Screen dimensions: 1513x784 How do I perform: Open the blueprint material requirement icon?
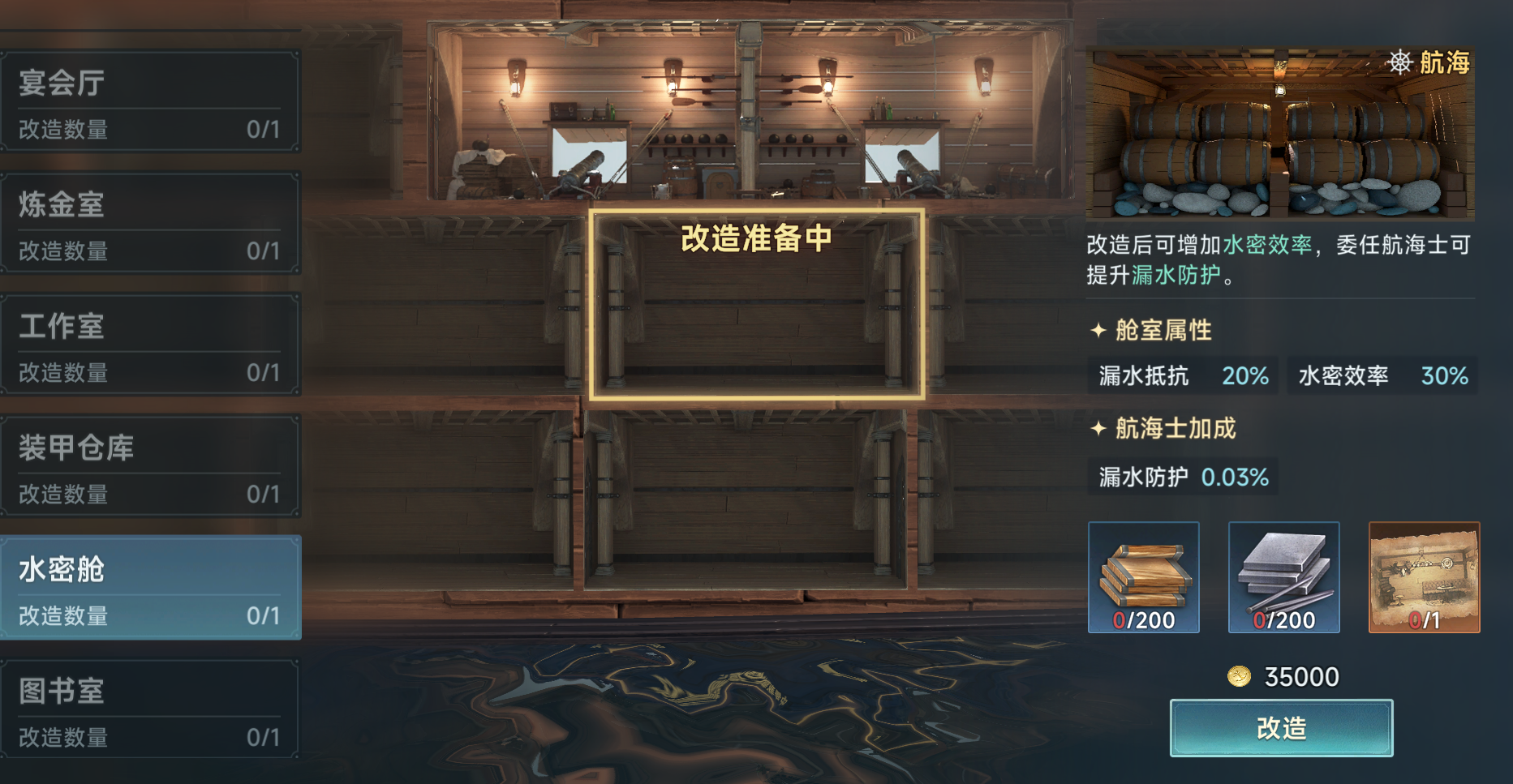pos(1424,576)
